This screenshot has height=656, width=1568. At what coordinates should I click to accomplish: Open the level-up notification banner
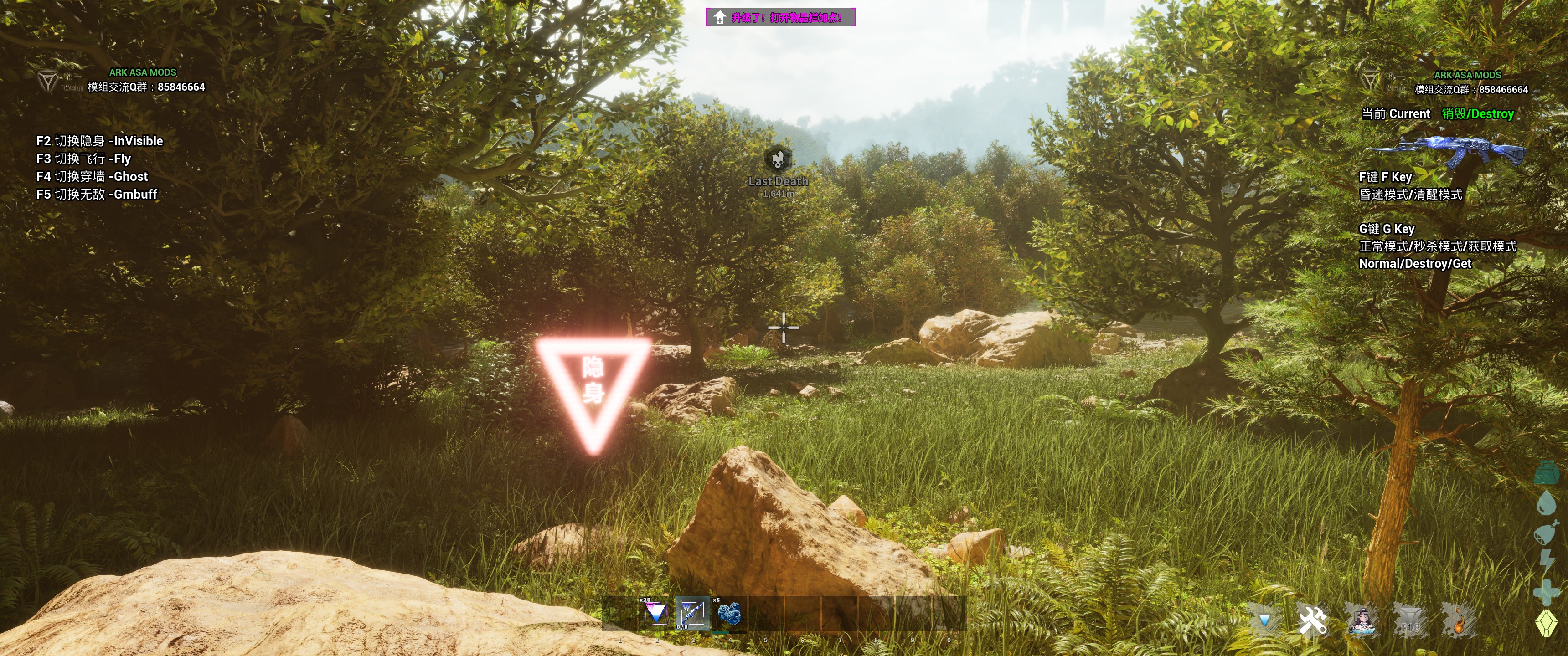pyautogui.click(x=780, y=17)
